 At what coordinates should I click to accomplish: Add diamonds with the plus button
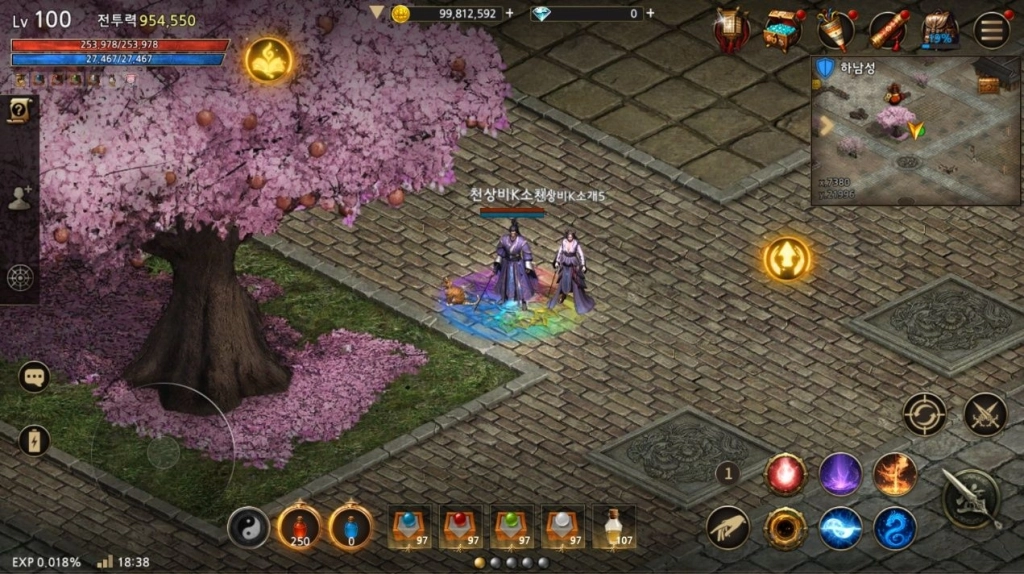[x=651, y=13]
